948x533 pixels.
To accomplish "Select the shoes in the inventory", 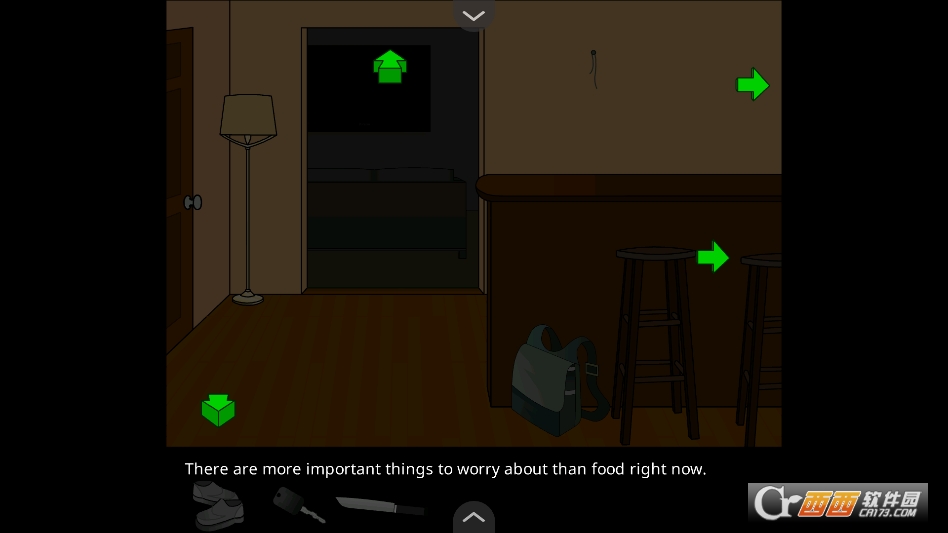I will coord(217,503).
